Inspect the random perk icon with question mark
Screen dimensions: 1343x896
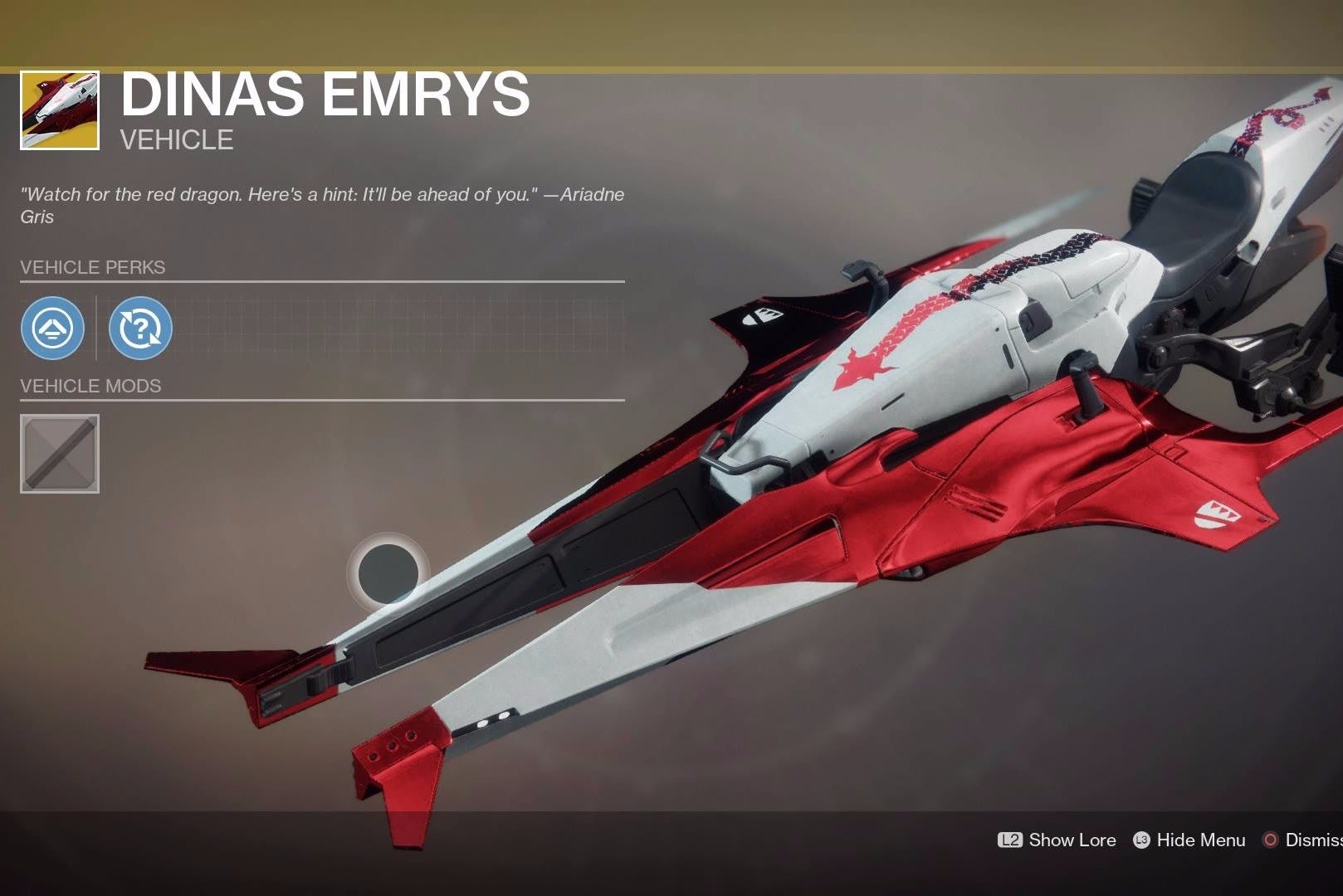click(141, 329)
